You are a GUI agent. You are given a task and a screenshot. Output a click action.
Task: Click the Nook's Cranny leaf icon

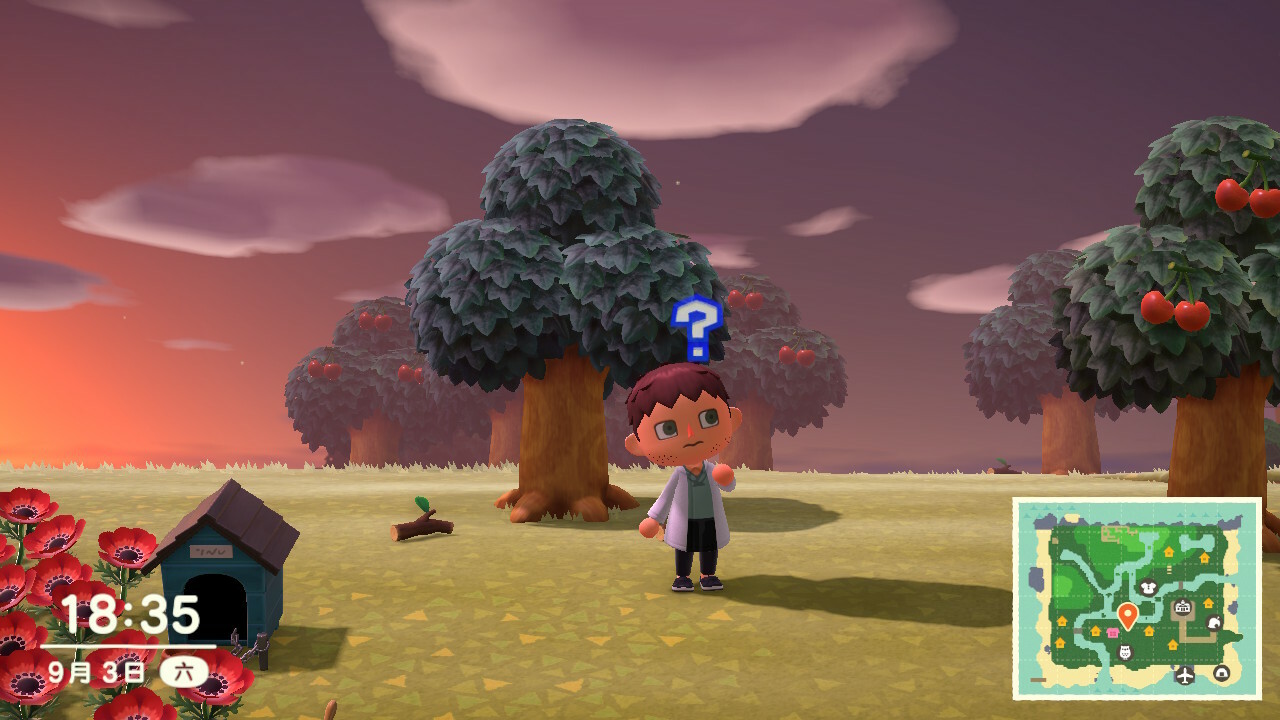point(1214,622)
